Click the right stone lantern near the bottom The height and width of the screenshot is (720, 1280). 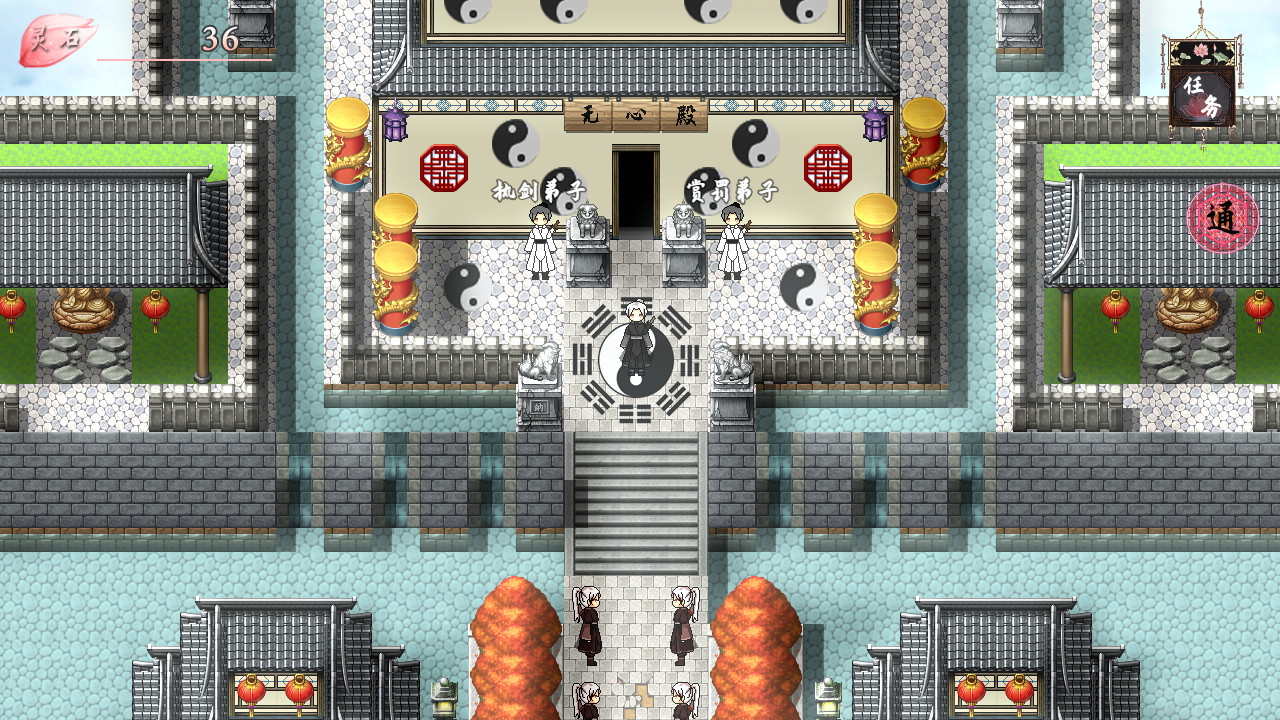[829, 695]
